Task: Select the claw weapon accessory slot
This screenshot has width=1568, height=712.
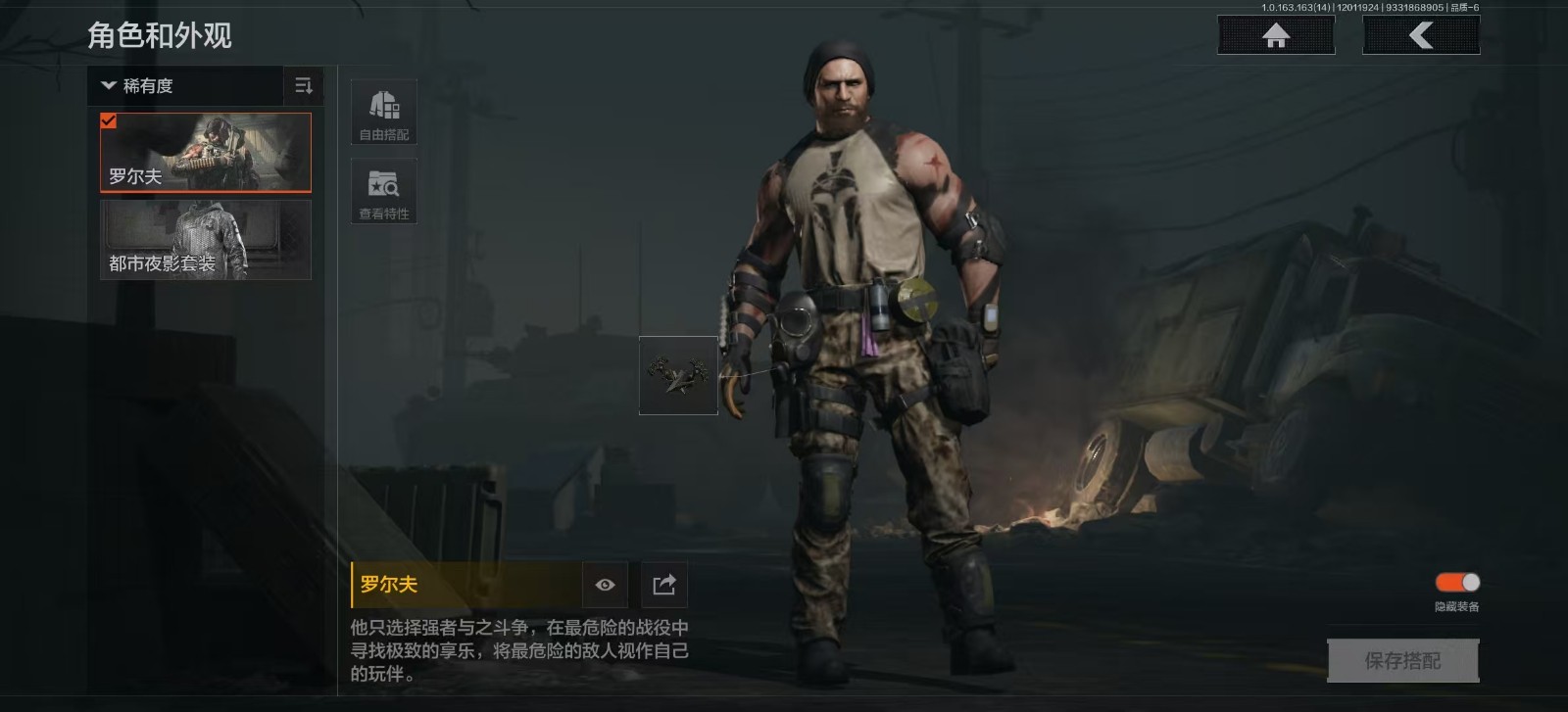Action: 678,375
